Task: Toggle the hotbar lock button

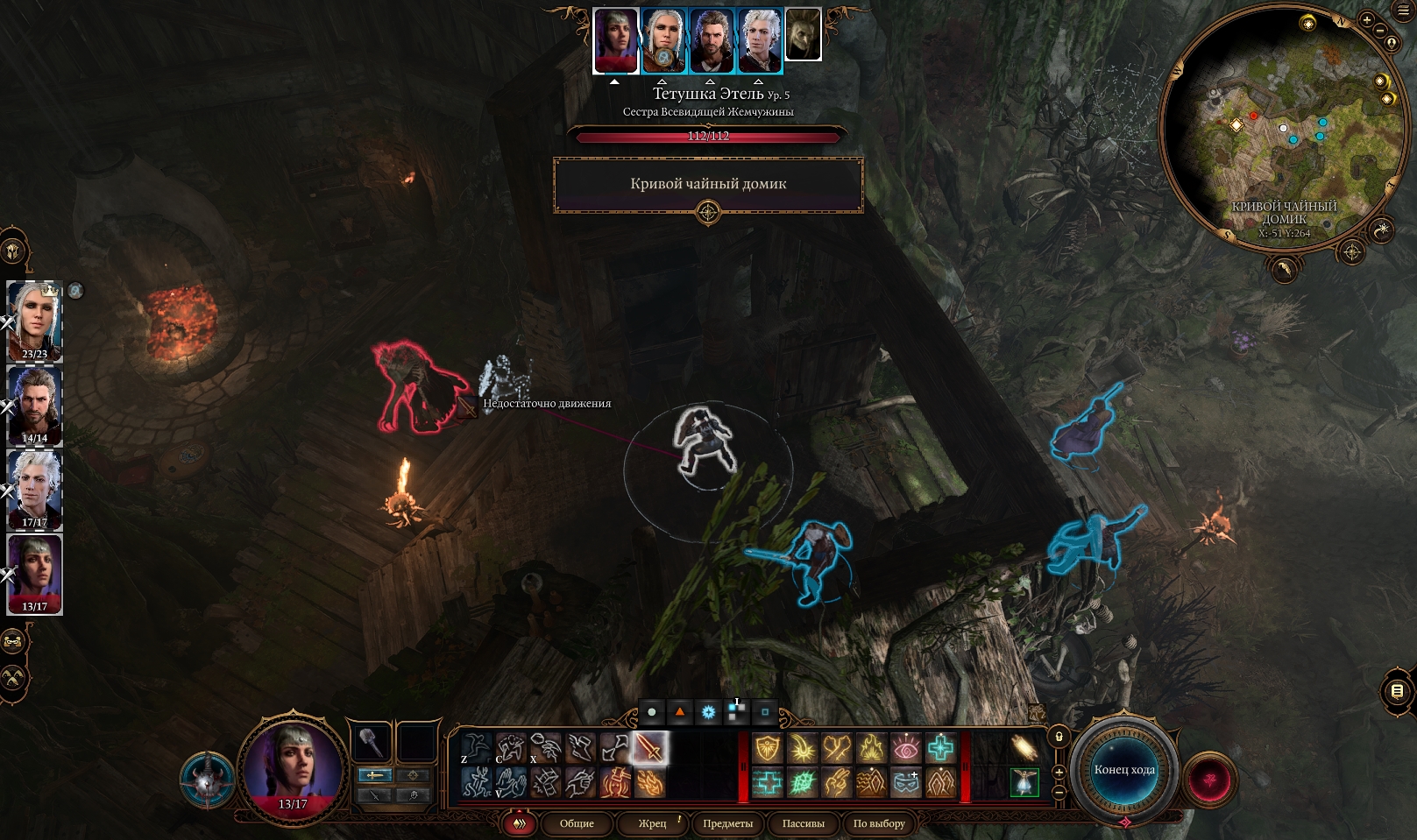Action: coord(1059,737)
